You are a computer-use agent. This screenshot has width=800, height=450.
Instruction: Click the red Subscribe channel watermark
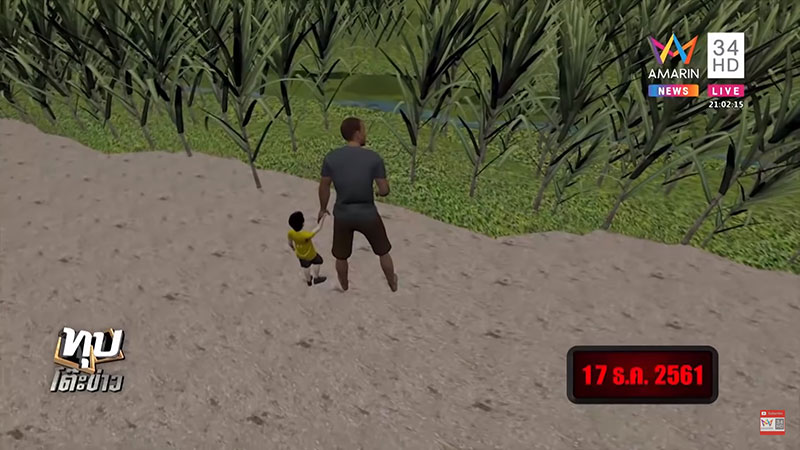[772, 422]
